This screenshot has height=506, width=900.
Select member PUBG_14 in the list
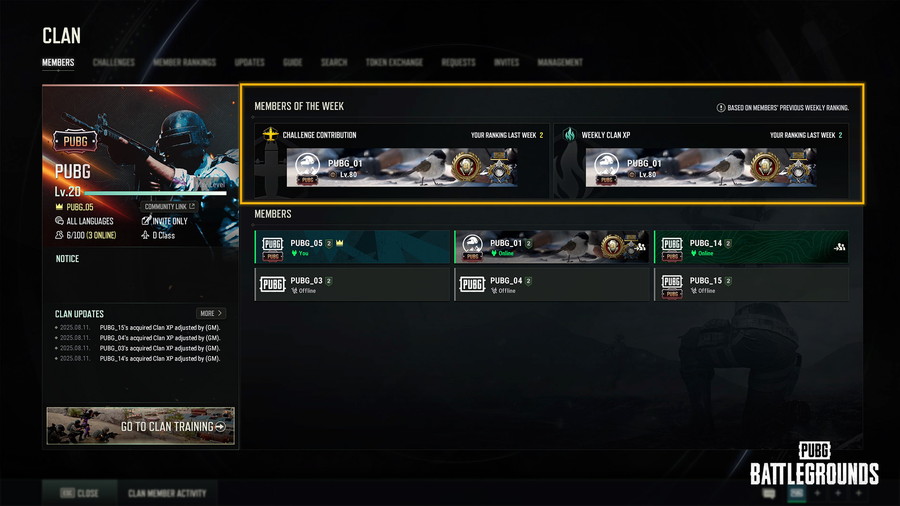pos(751,247)
